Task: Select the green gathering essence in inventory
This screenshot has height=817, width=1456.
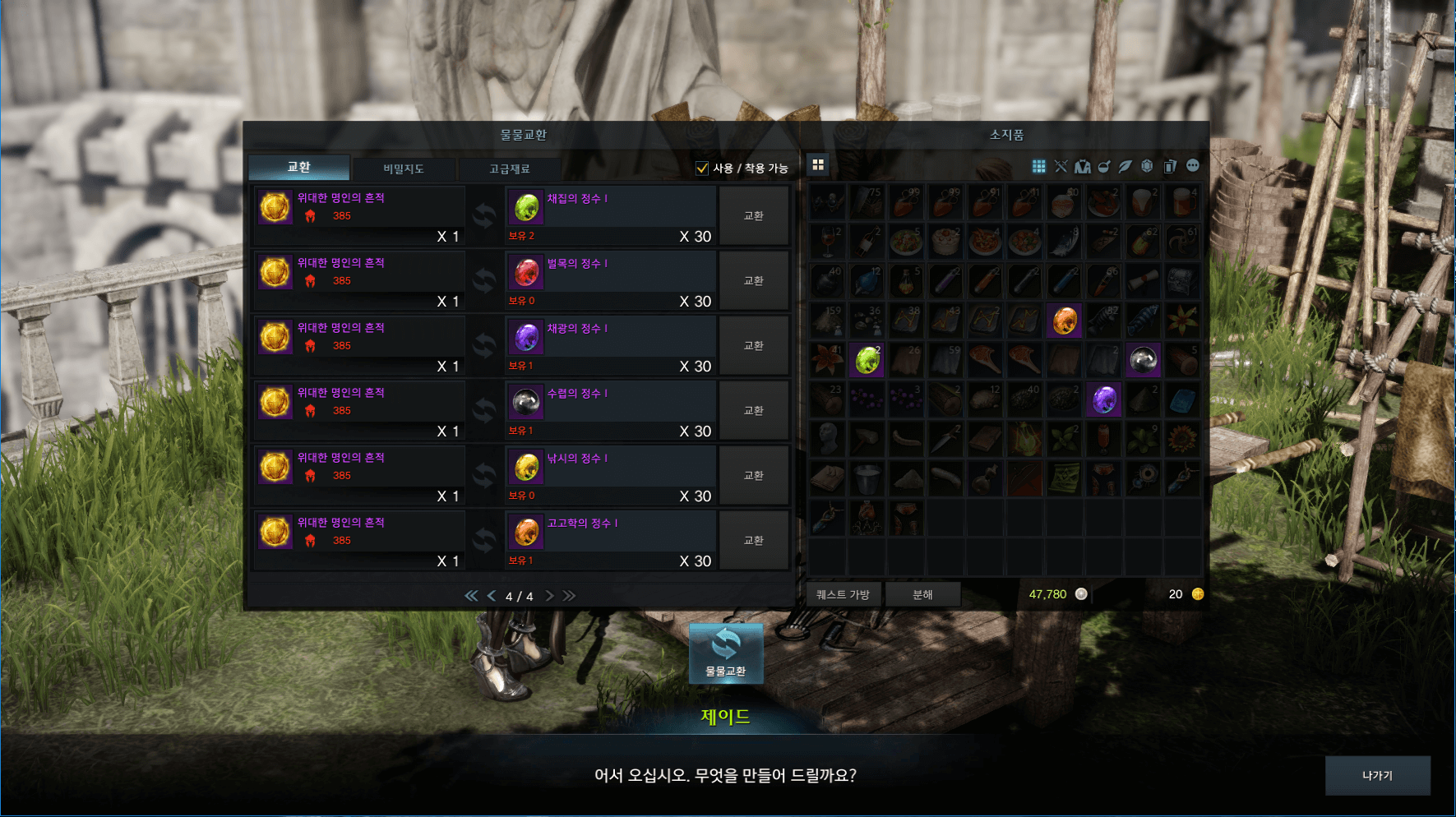Action: point(867,360)
